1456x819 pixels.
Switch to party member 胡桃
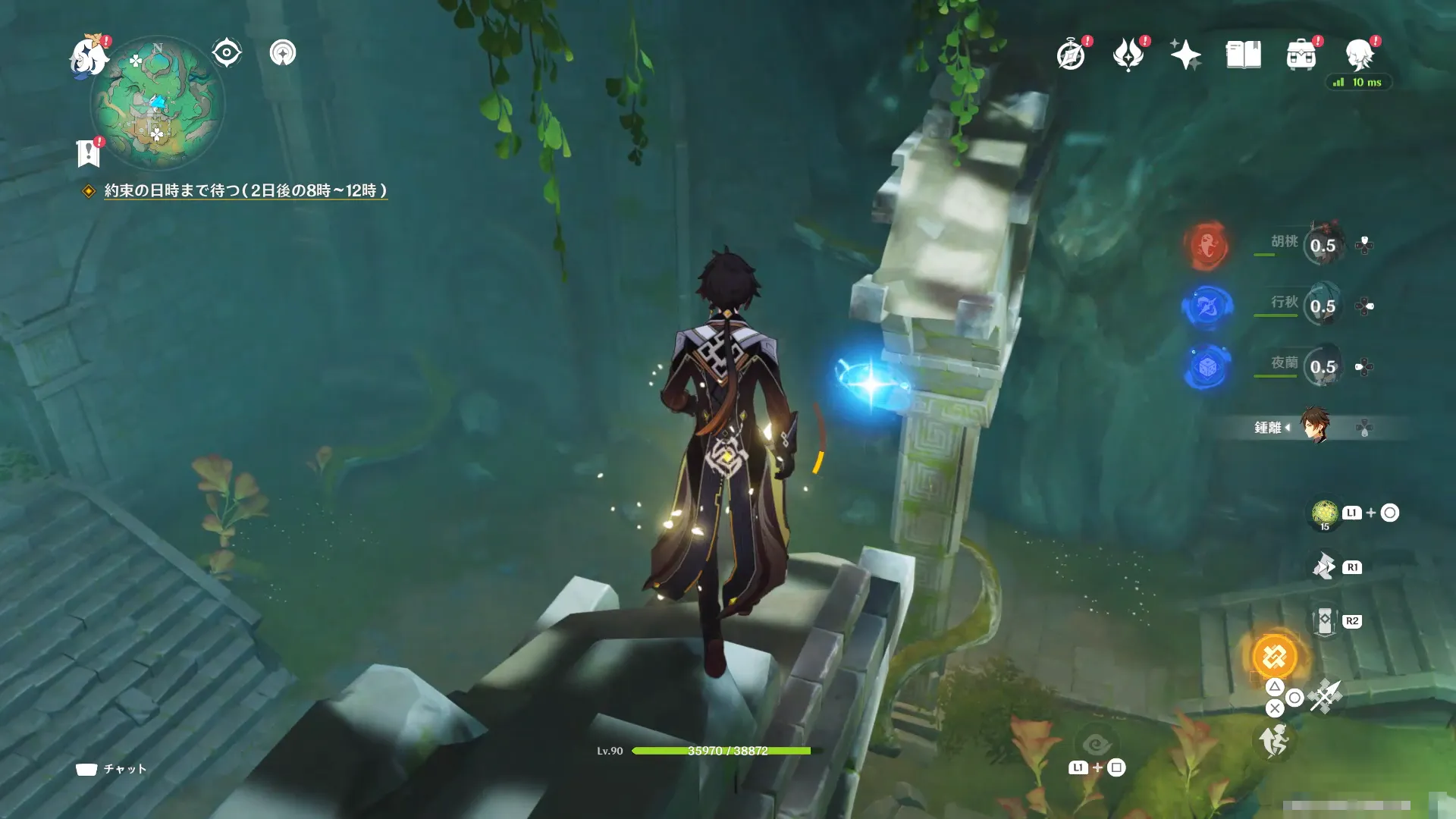pos(1323,244)
